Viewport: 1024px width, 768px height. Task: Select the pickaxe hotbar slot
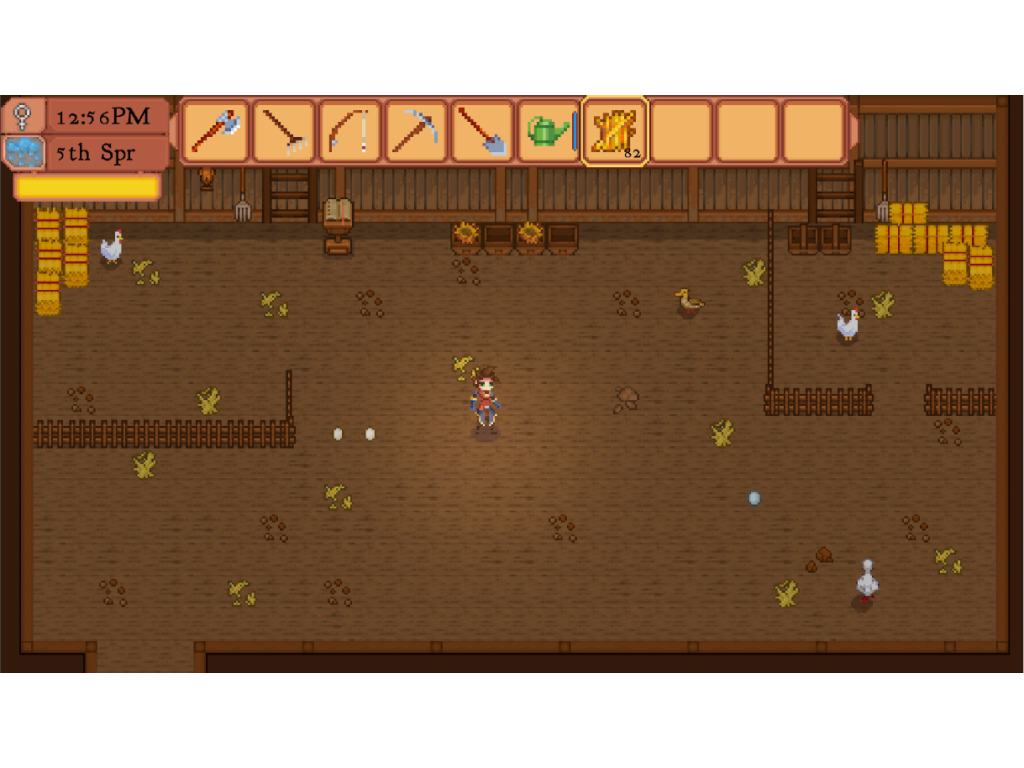416,131
